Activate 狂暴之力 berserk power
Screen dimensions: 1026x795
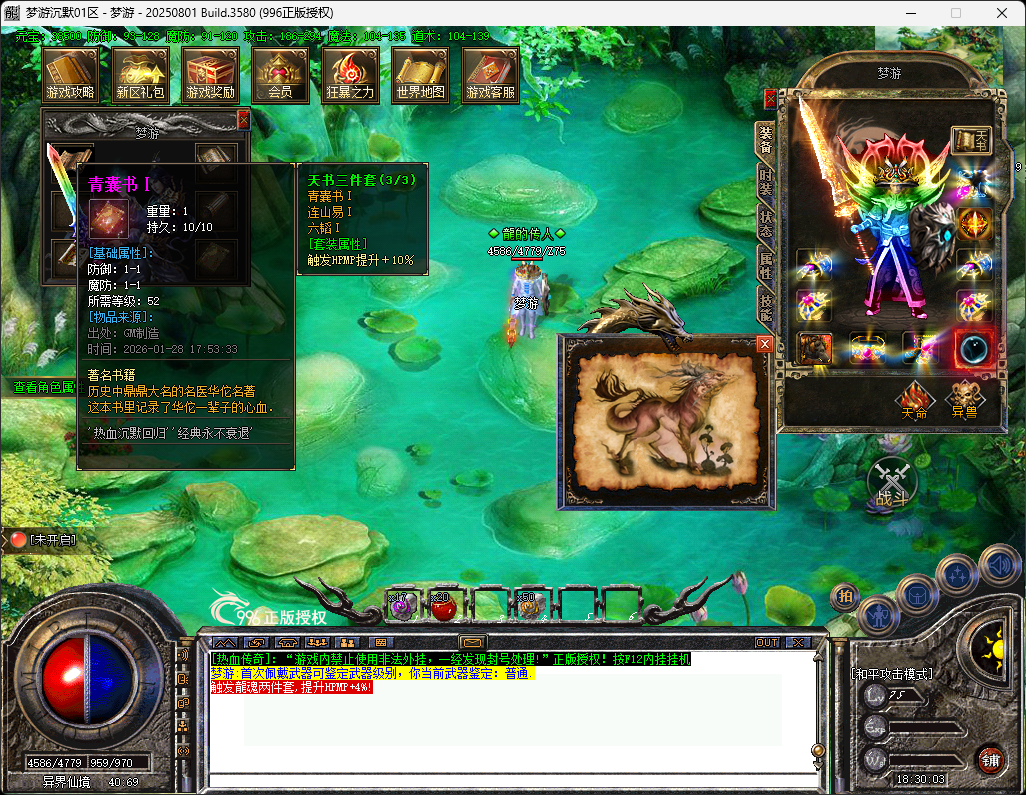[350, 74]
